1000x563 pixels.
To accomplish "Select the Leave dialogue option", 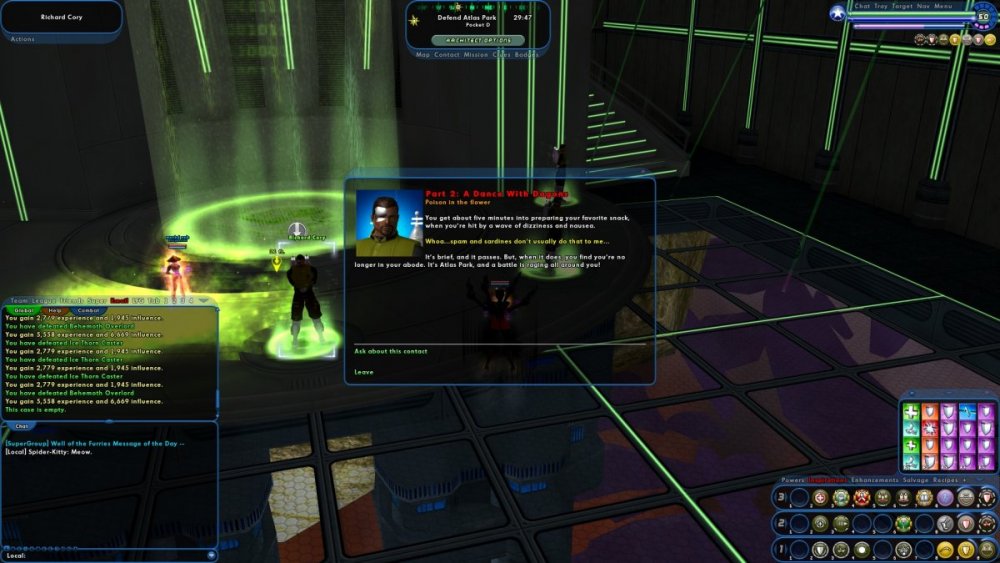I will pyautogui.click(x=363, y=372).
